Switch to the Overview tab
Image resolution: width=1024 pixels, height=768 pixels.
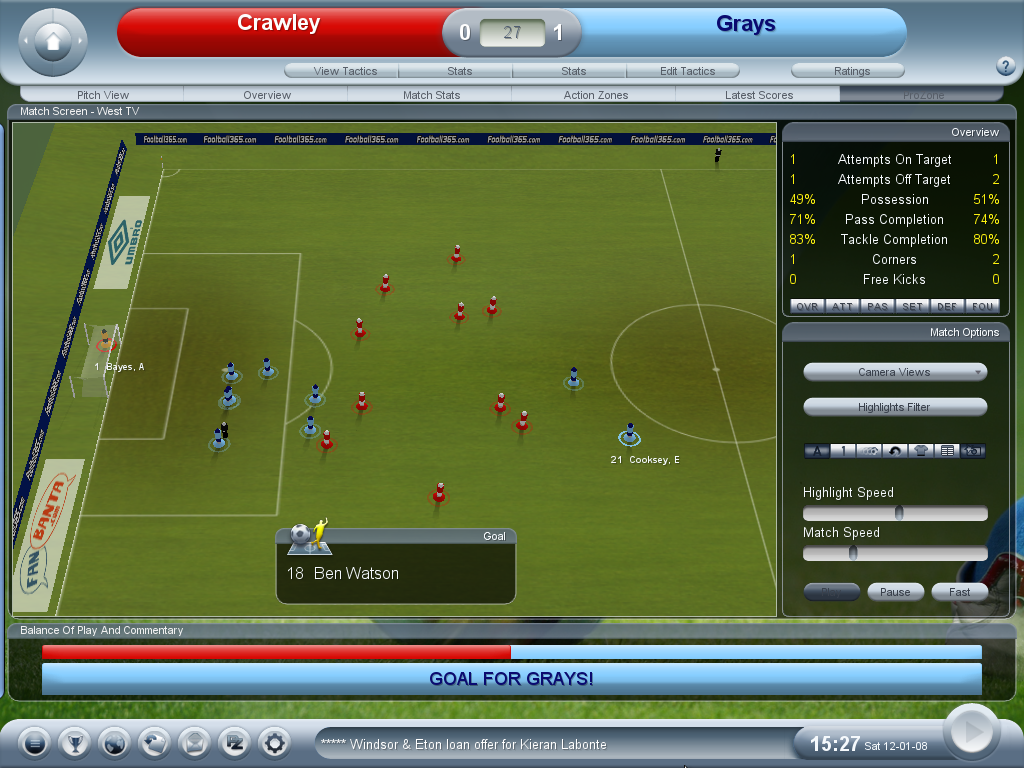tap(267, 95)
